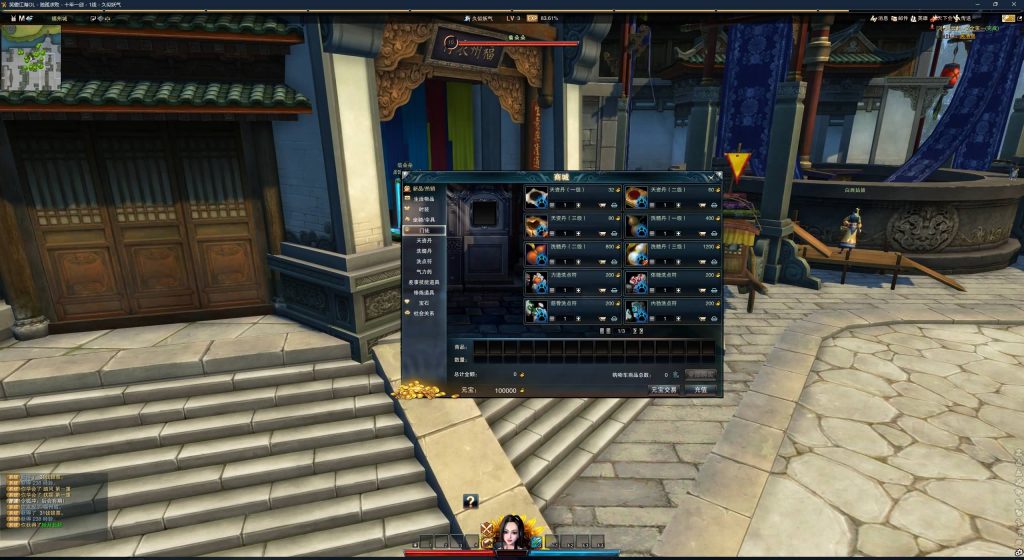Open the 充值 recharge button

(700, 389)
